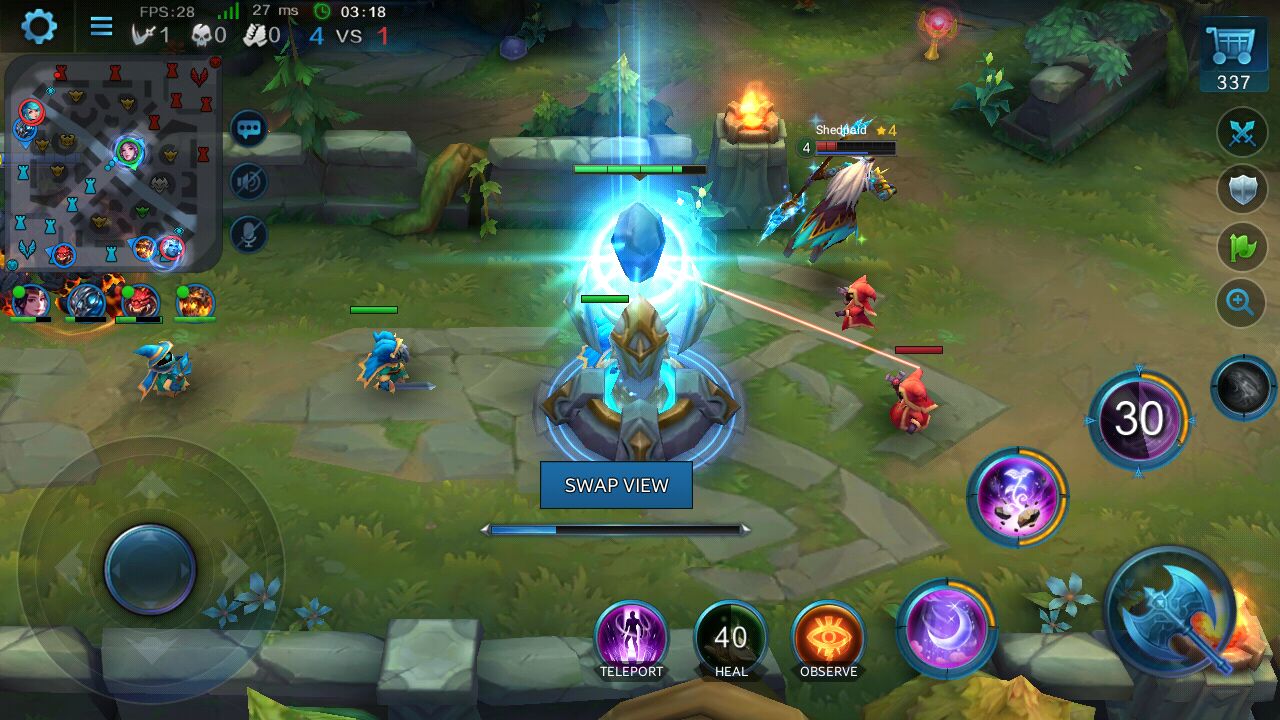Open the quick chat bubble

(249, 128)
